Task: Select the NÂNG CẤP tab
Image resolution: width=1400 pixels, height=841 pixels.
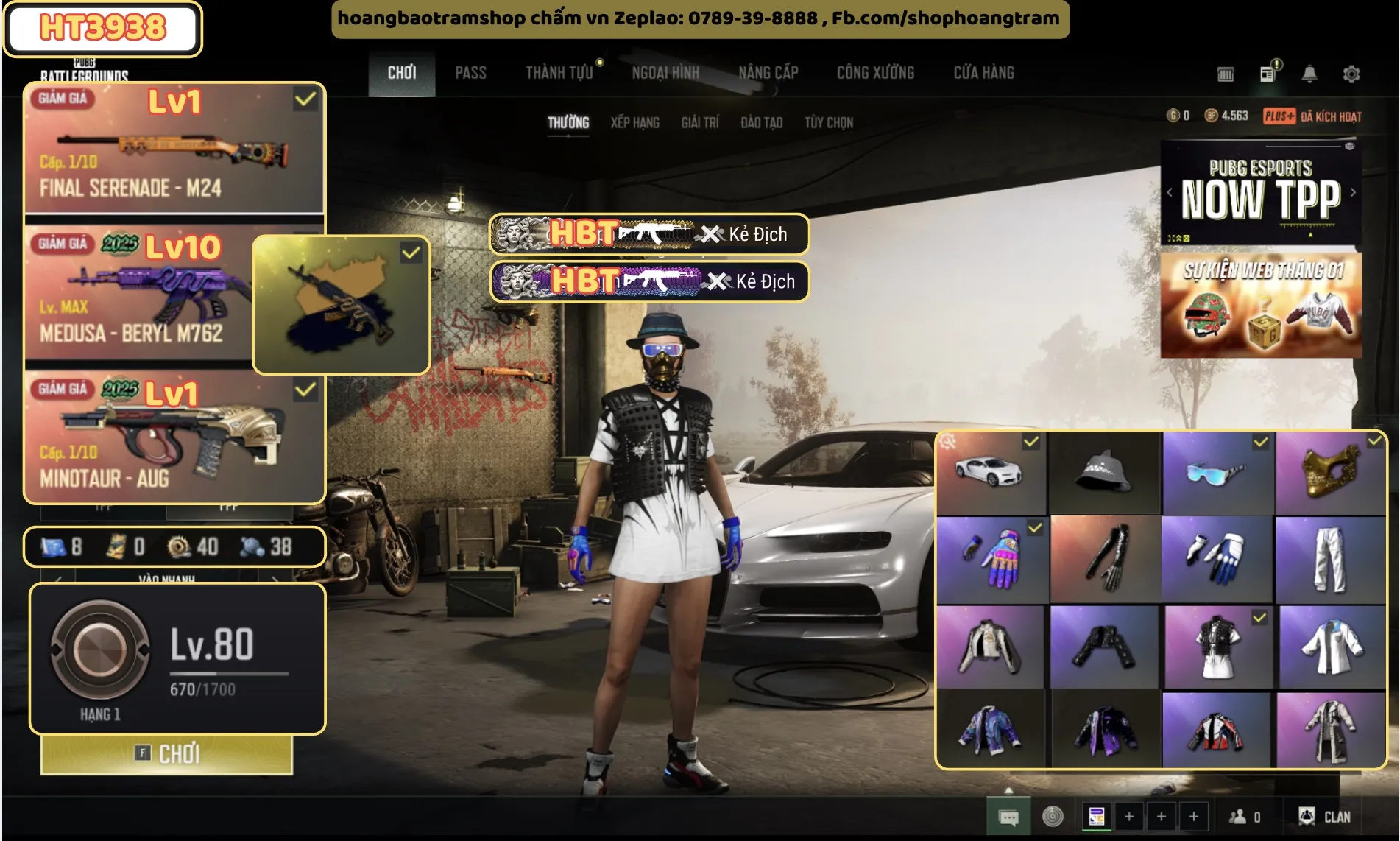Action: (768, 73)
